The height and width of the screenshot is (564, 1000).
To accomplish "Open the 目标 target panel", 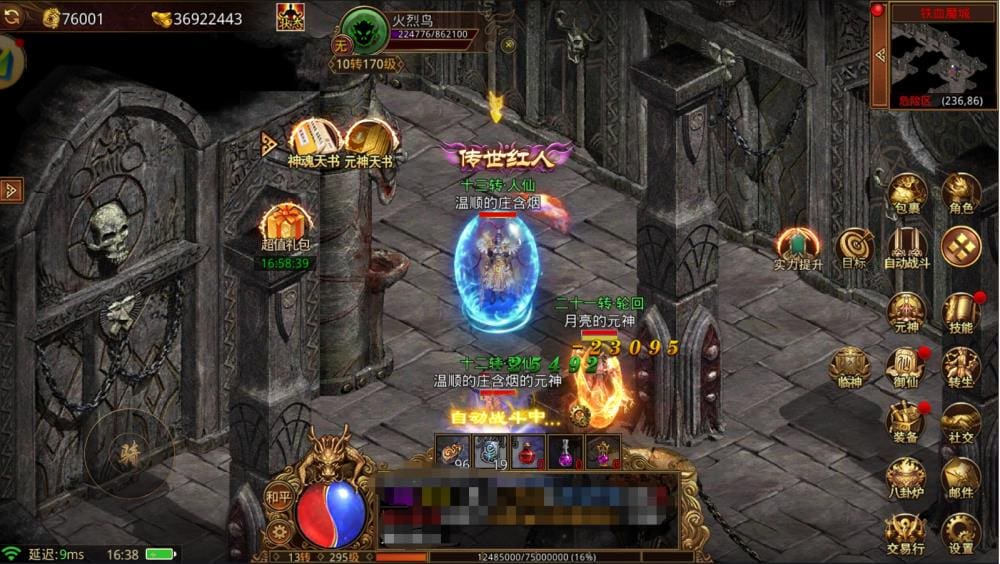I will [854, 246].
